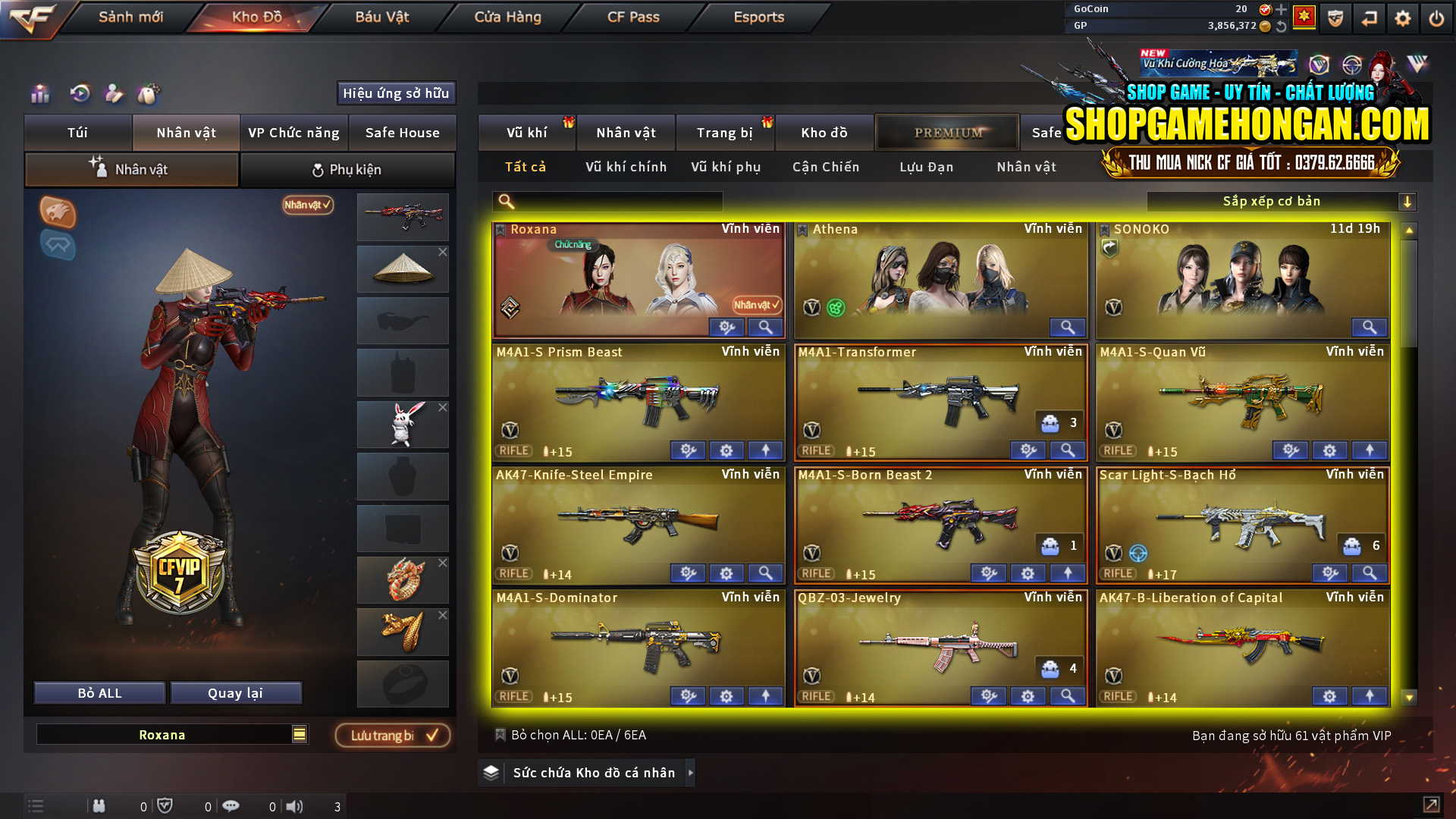Open the character edit icon near the top left

pos(114,94)
